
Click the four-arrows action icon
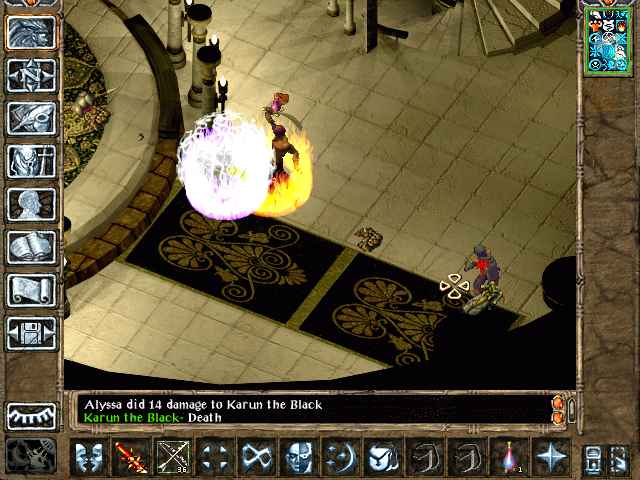tap(213, 457)
